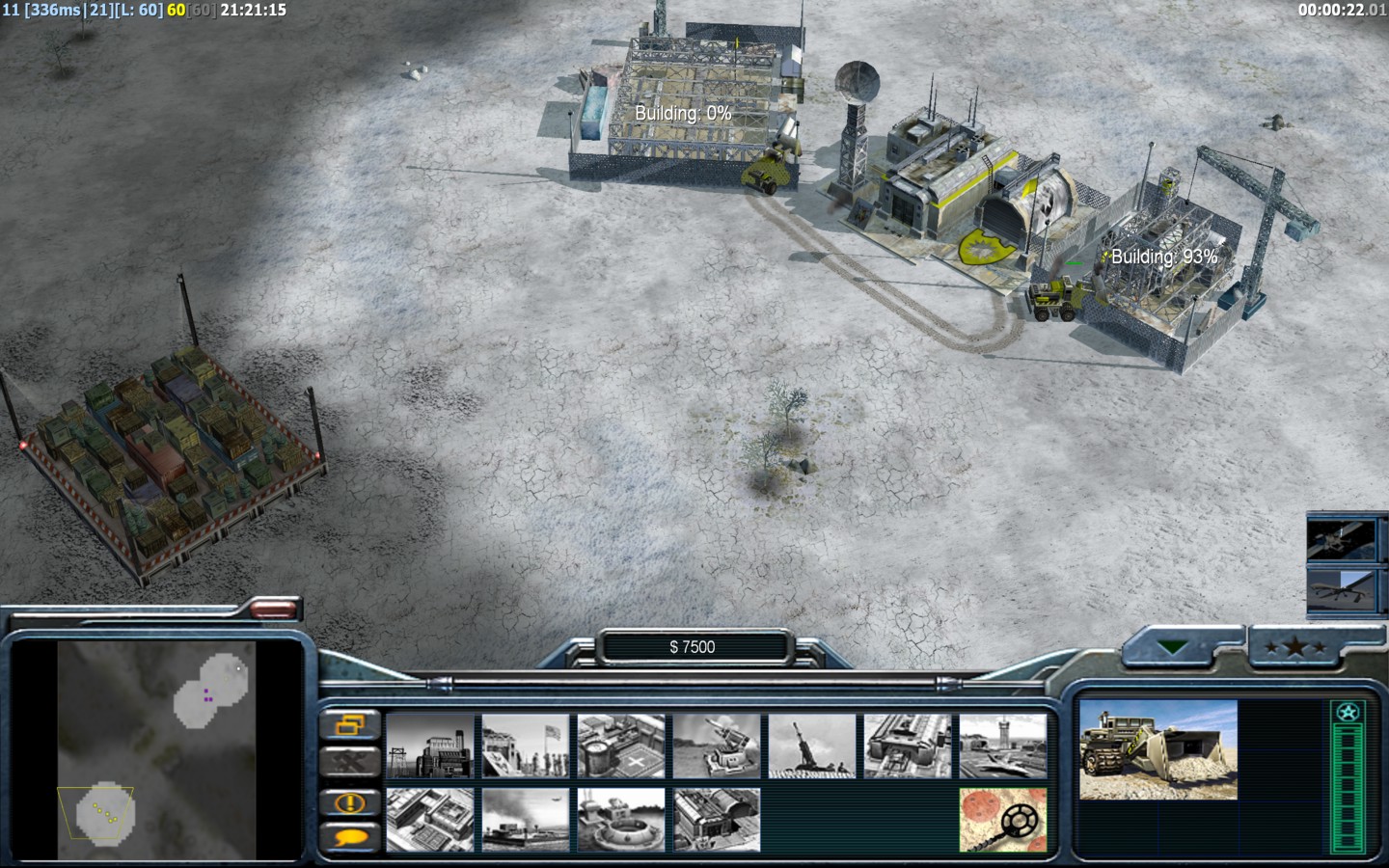Choose the Supply Center build option
The width and height of the screenshot is (1389, 868).
[x=621, y=746]
